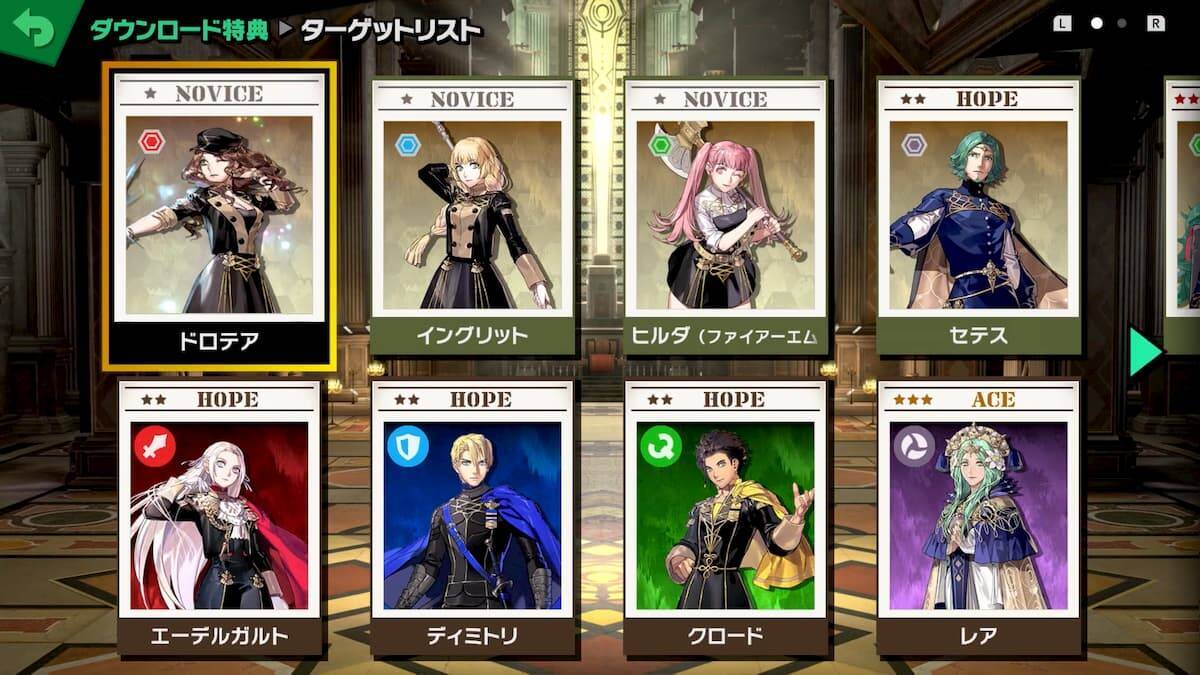Choose the イングリット NOVICE card

pos(473,216)
